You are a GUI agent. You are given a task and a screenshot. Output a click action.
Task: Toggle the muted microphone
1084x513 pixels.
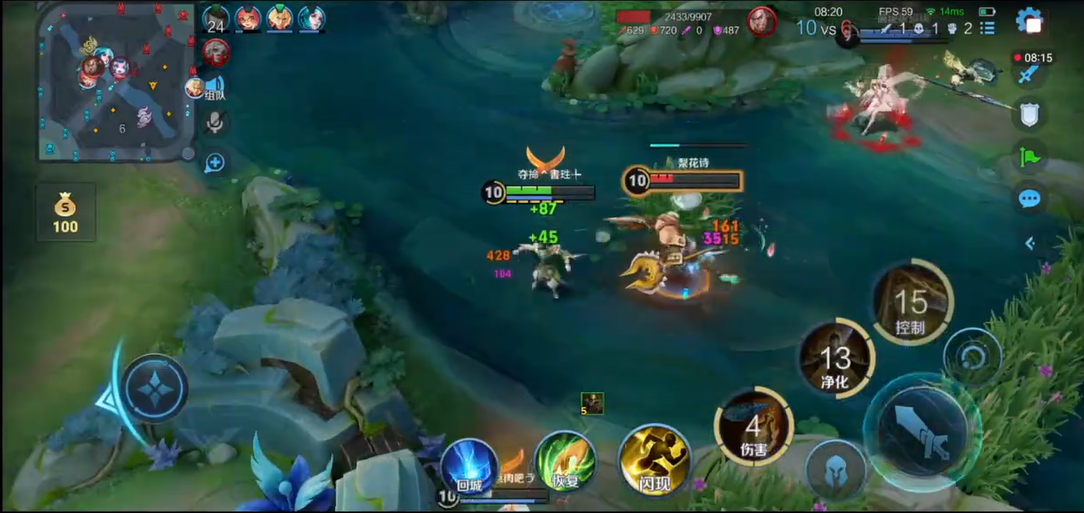[x=214, y=122]
